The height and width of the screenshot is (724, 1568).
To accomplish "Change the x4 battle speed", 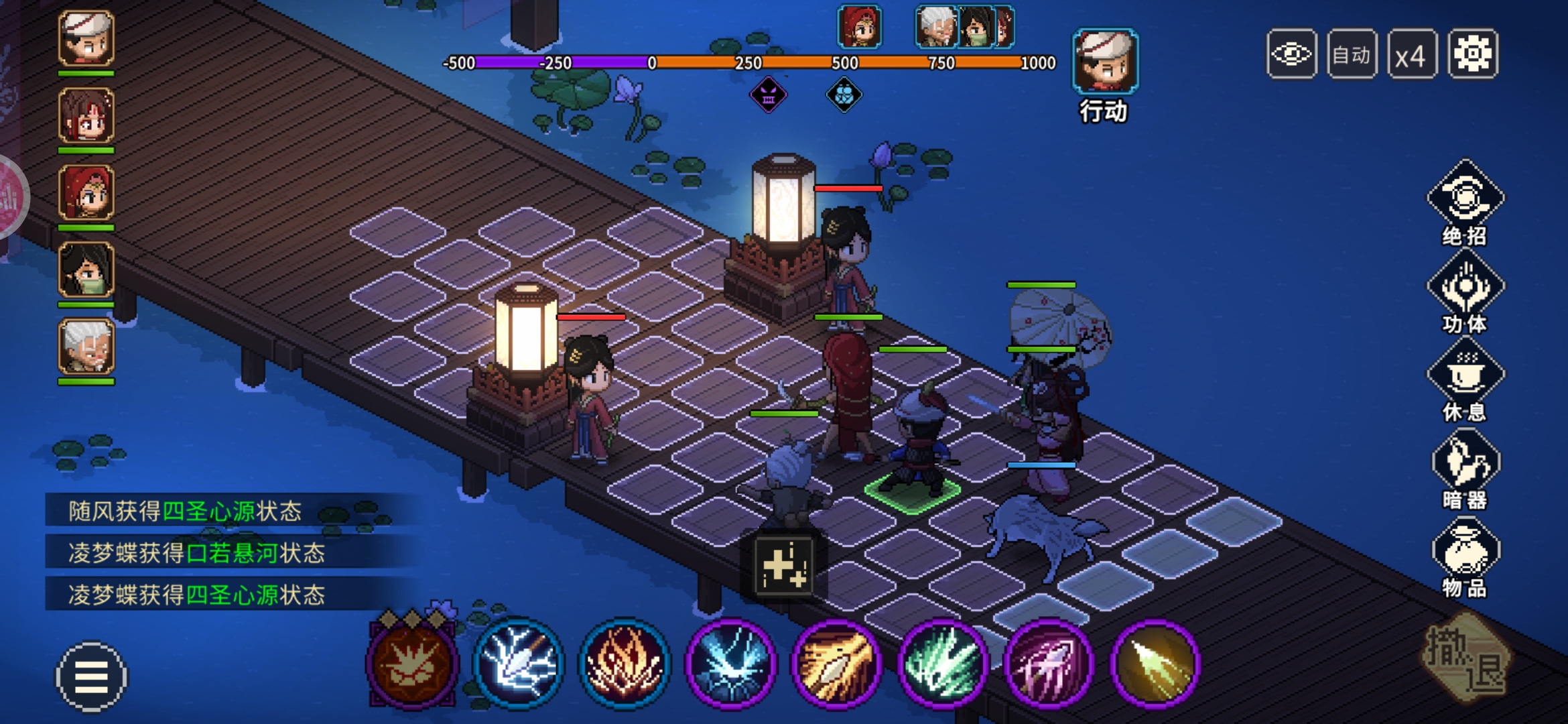I will click(1411, 54).
